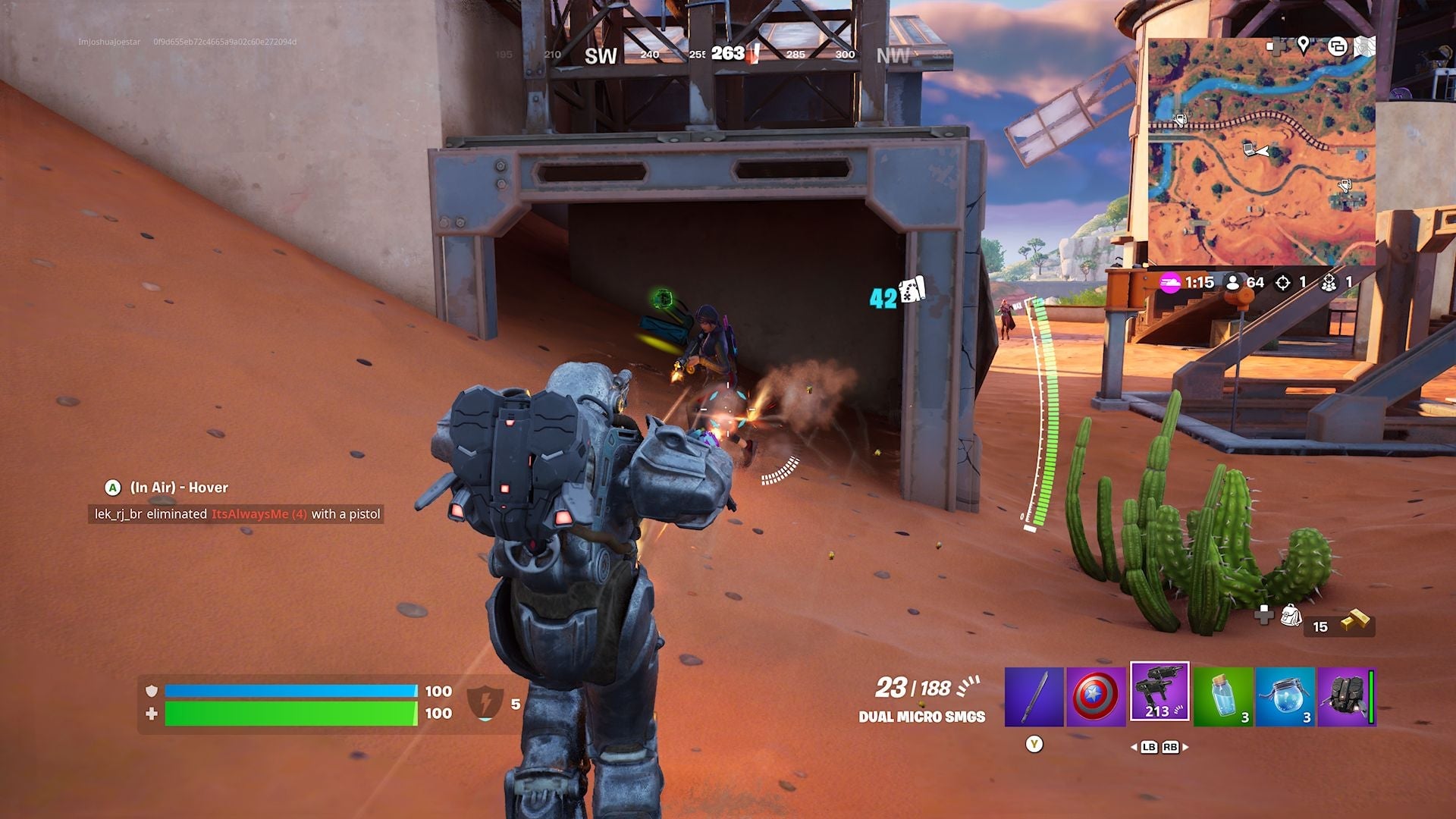The width and height of the screenshot is (1456, 819).
Task: Toggle Hover using the A button prompt
Action: point(112,488)
